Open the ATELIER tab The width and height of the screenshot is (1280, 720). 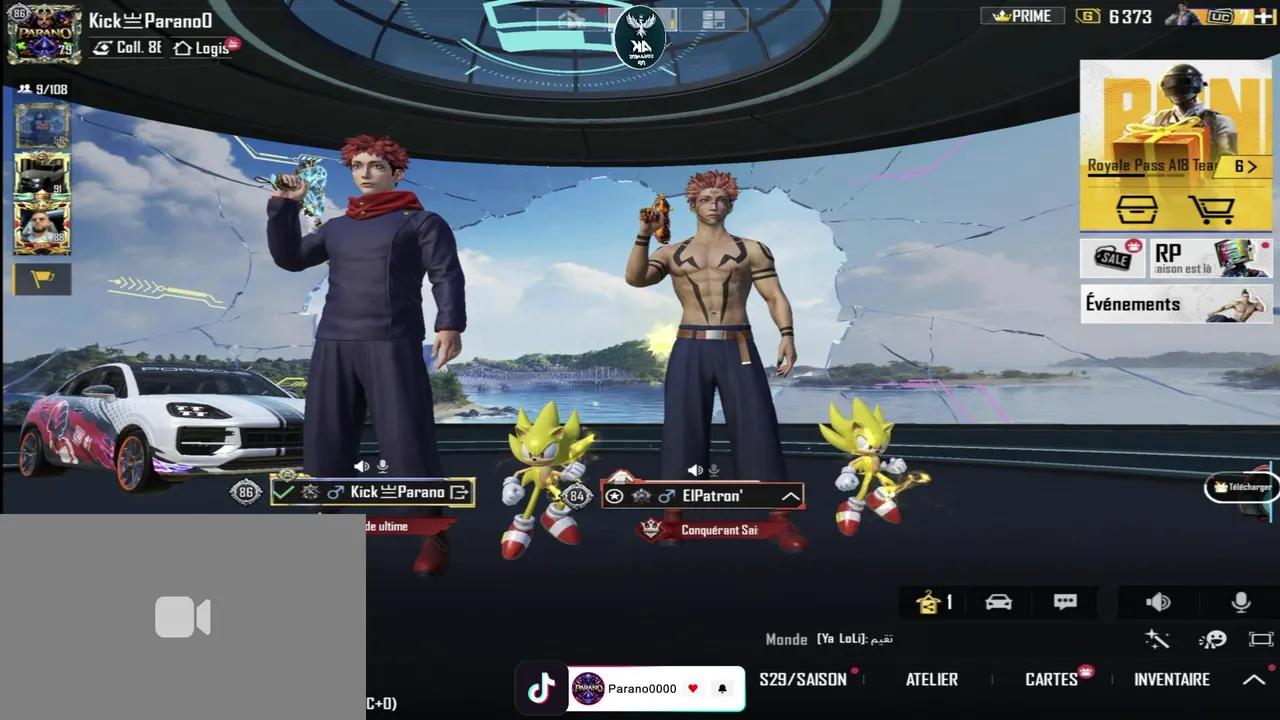tap(931, 679)
